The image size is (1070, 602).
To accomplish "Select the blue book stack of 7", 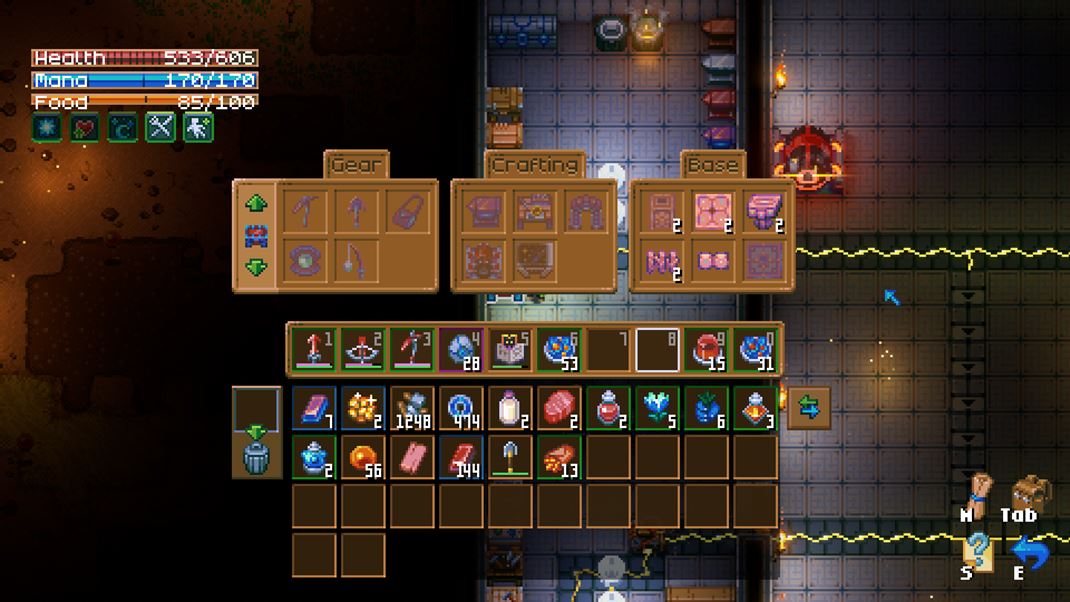I will click(314, 408).
